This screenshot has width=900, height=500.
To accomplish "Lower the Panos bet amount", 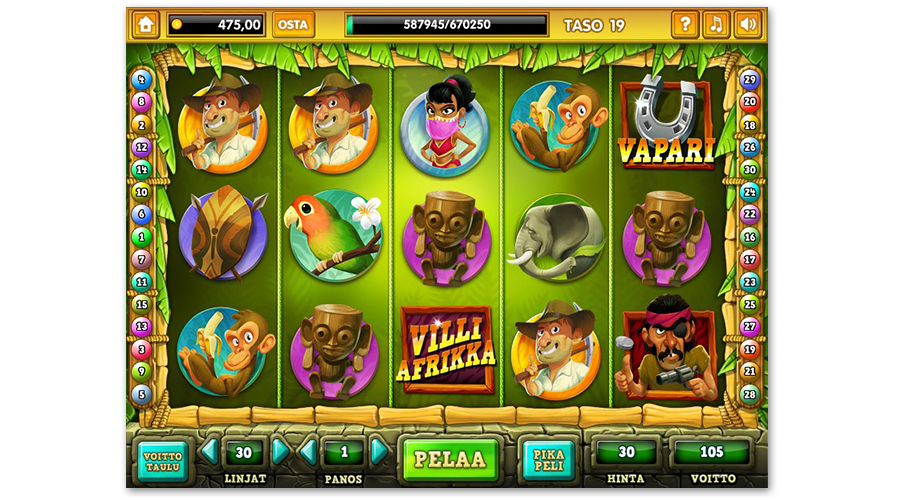I will [x=307, y=451].
